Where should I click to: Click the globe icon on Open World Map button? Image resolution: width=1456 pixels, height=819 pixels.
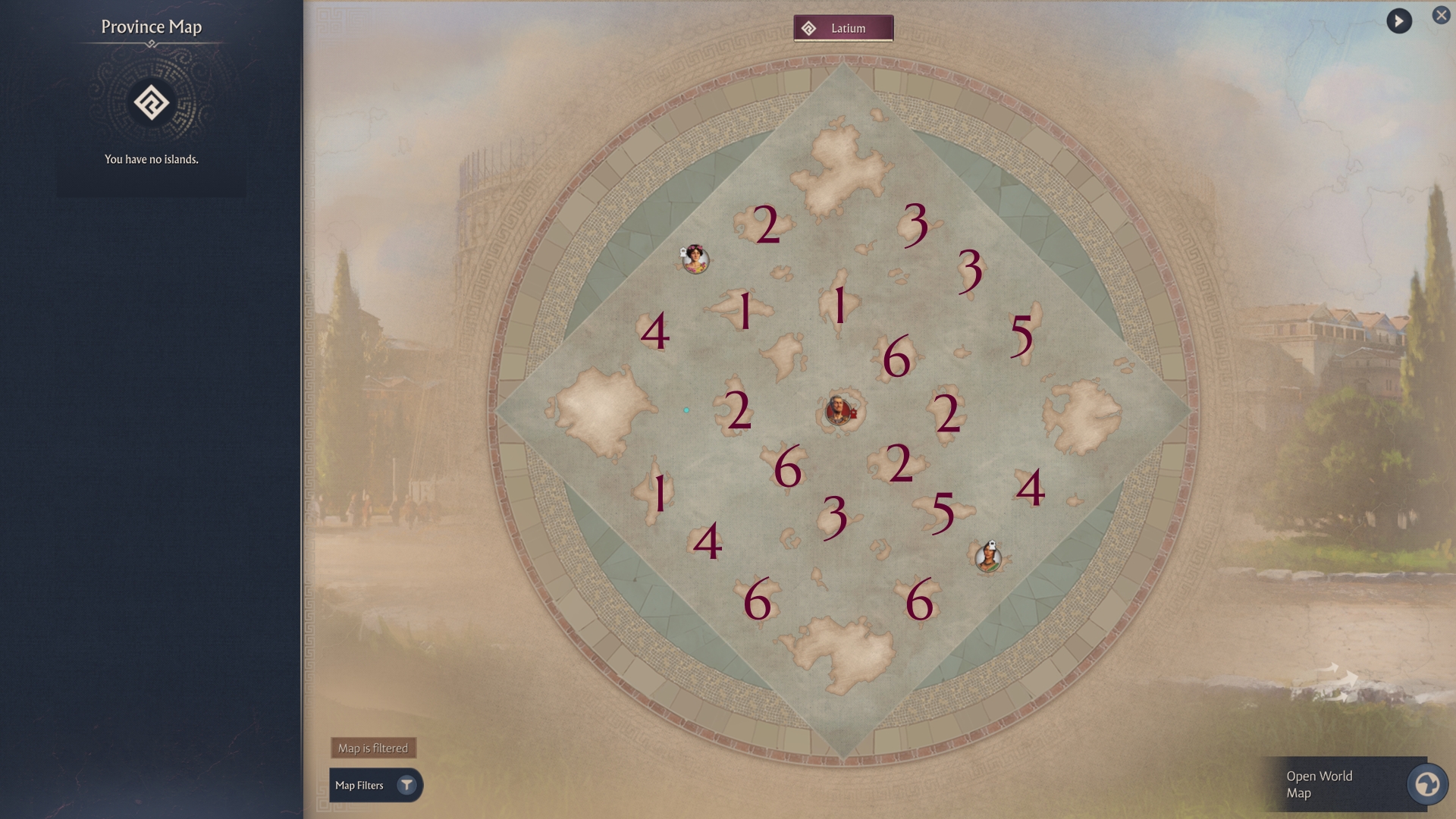pos(1426,786)
